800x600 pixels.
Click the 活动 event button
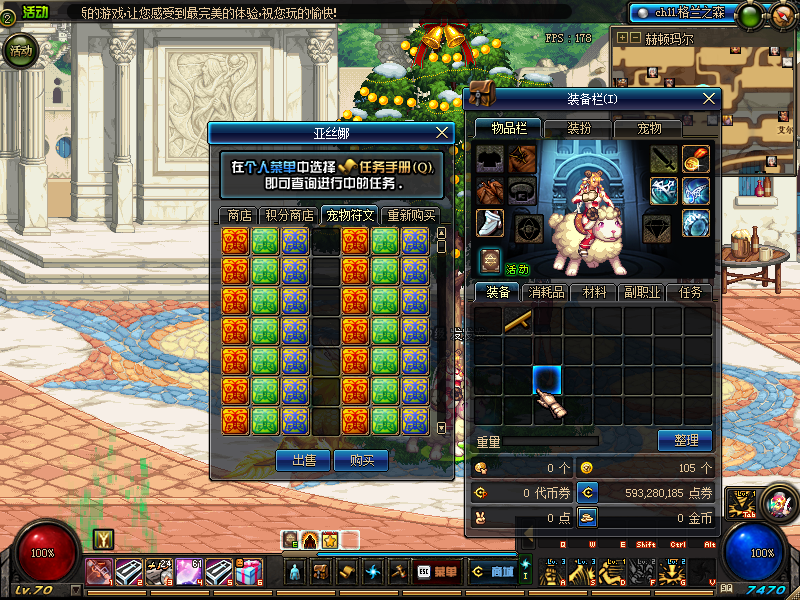[19, 50]
